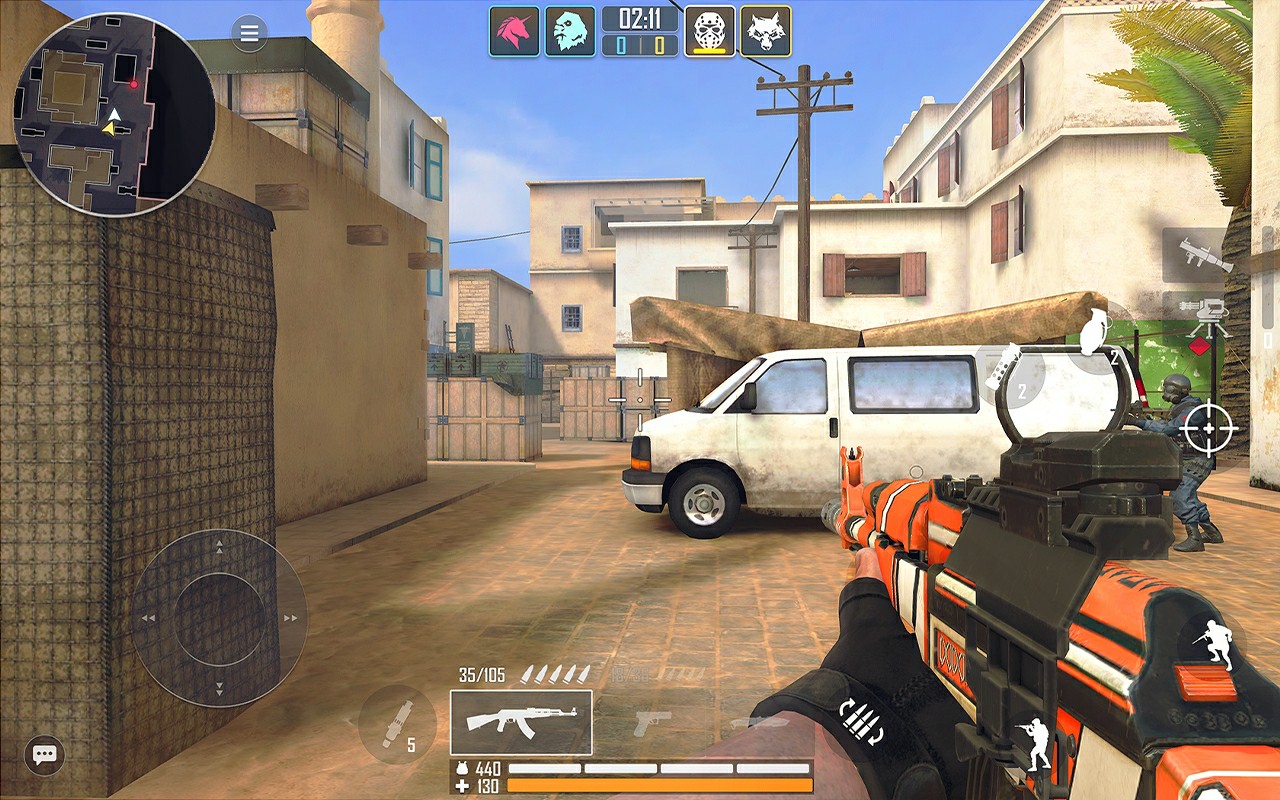Image resolution: width=1280 pixels, height=800 pixels.
Task: Tap the reload bullets button
Action: tap(862, 722)
